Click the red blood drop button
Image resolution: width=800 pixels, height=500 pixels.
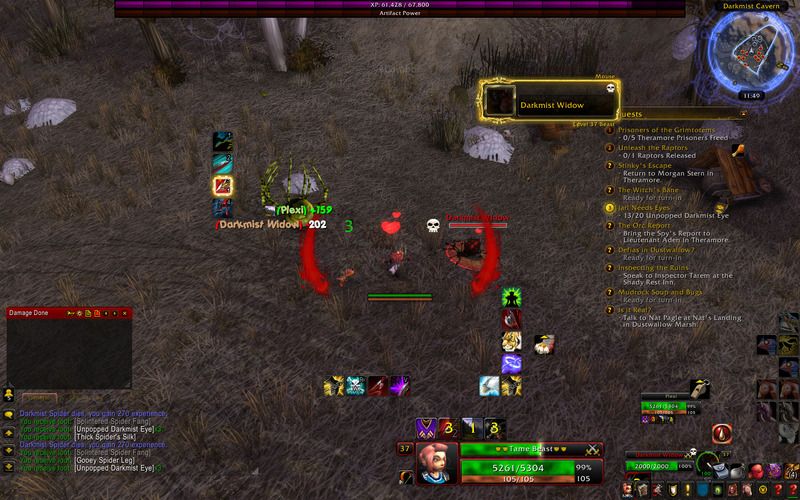[x=724, y=431]
